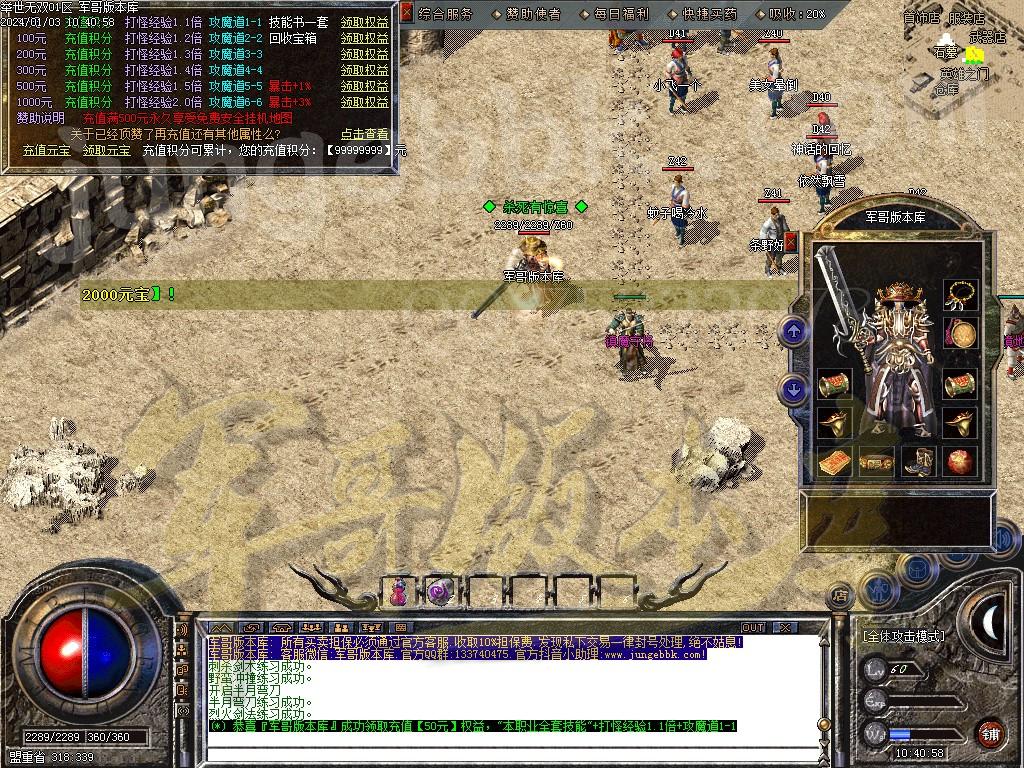
Task: Click the up arrow on equipment panel
Action: (x=794, y=332)
